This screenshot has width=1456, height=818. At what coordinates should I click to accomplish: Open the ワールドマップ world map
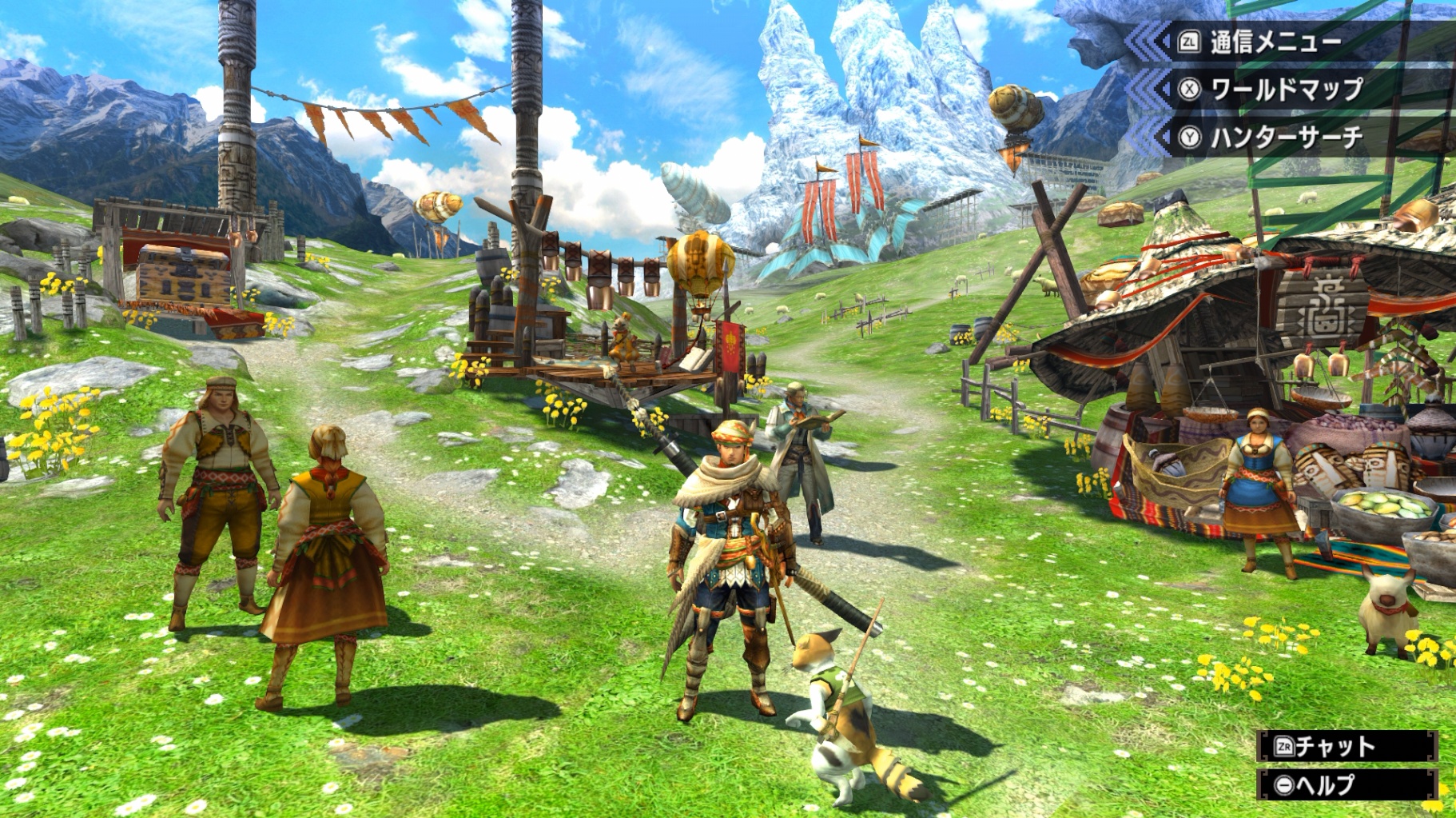pos(1285,90)
